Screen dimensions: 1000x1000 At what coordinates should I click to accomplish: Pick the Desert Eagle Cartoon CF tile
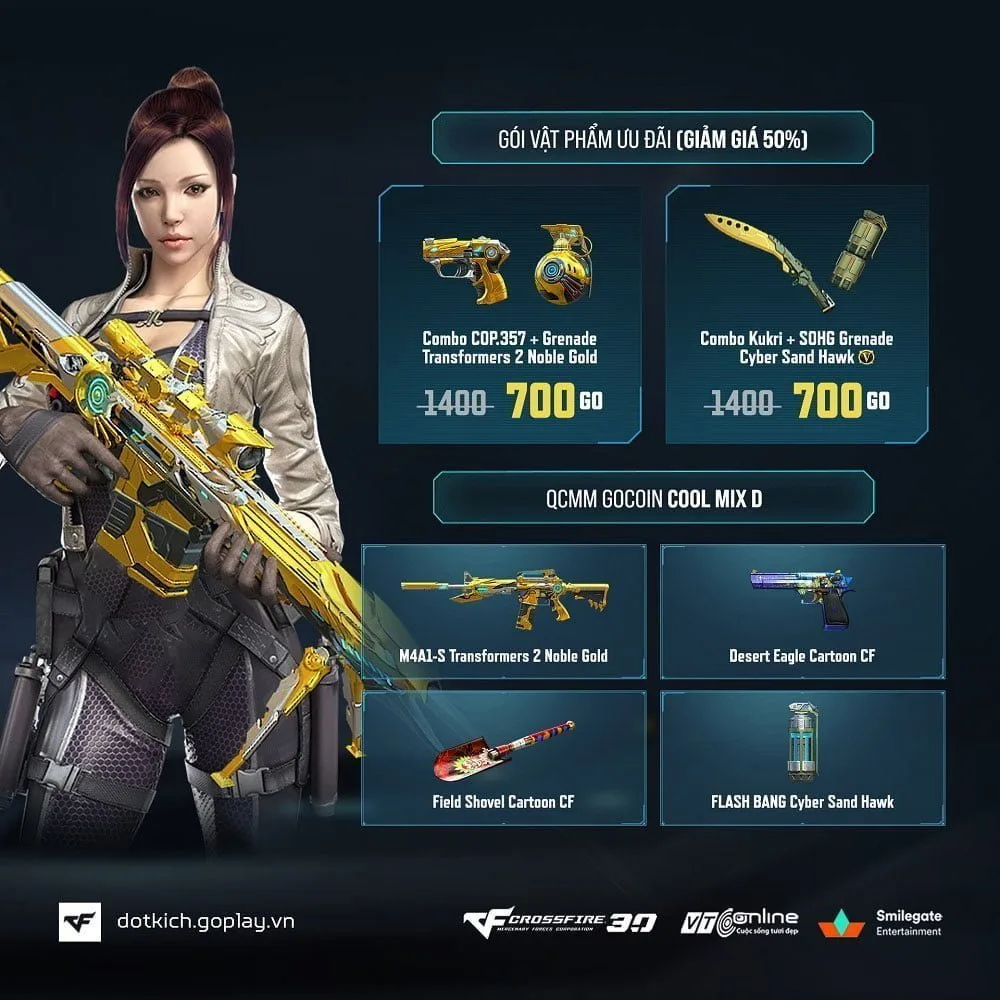point(802,612)
